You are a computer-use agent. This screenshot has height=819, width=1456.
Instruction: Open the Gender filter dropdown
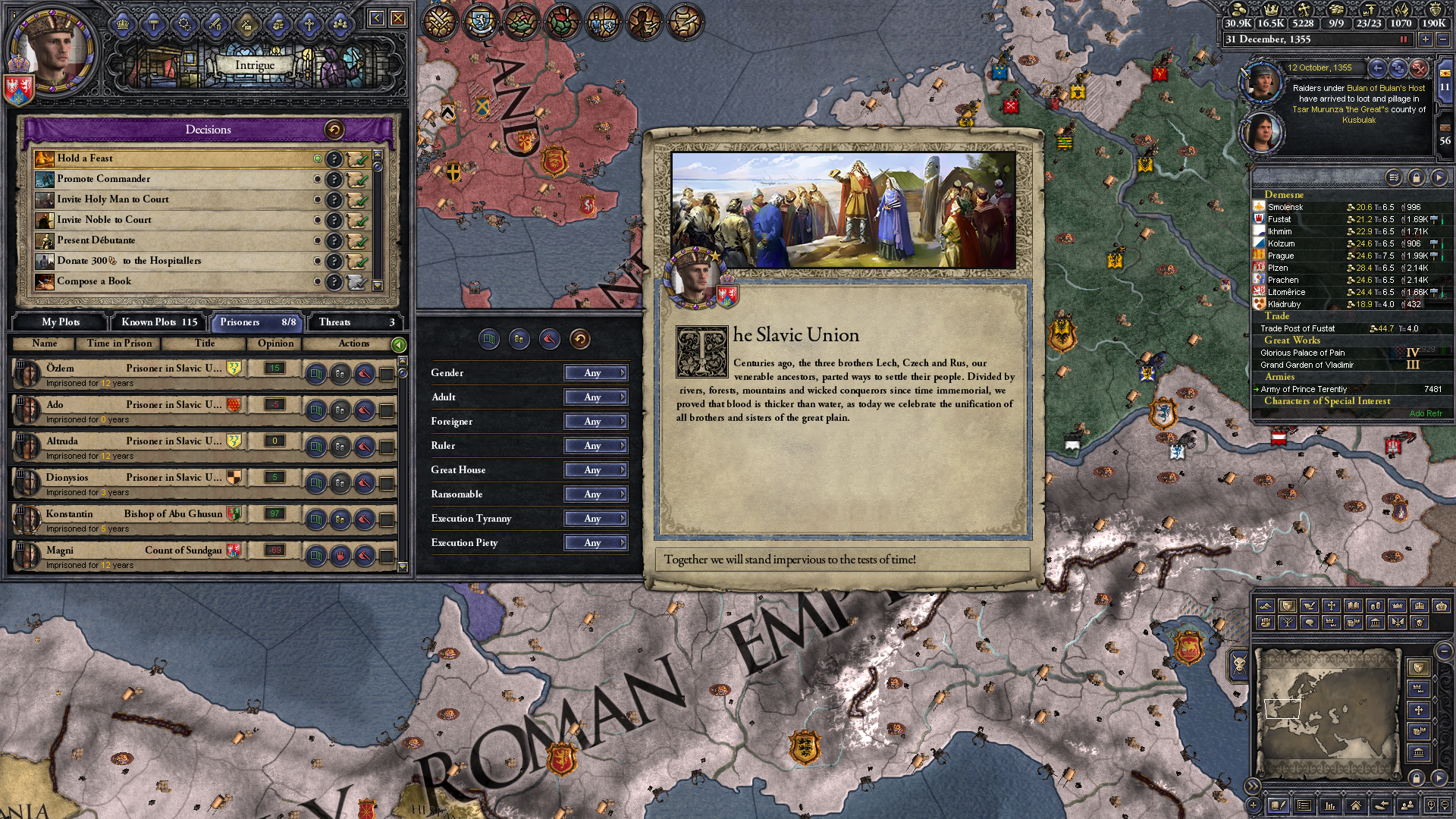[596, 373]
